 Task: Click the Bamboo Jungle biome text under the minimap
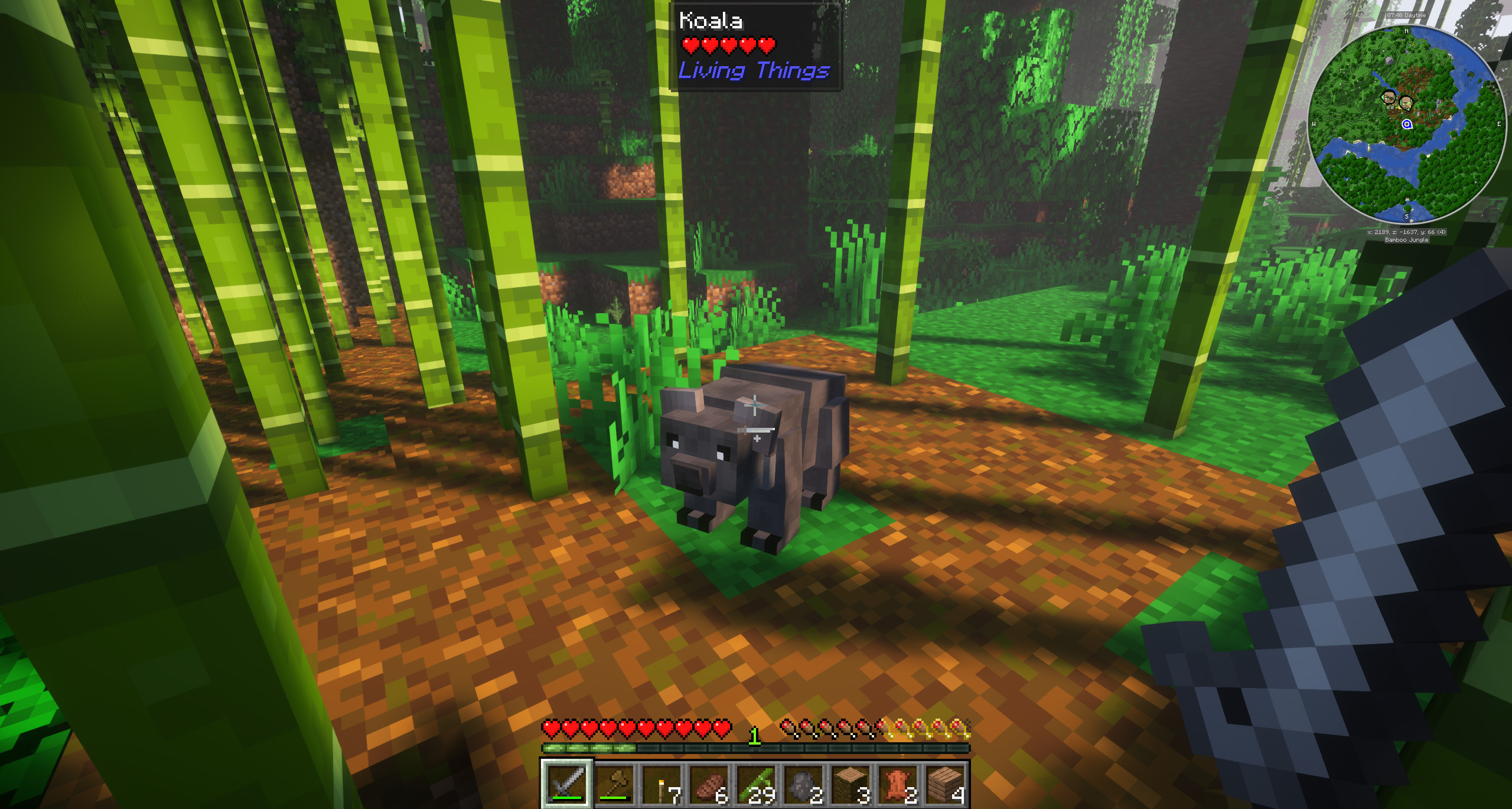click(1406, 240)
